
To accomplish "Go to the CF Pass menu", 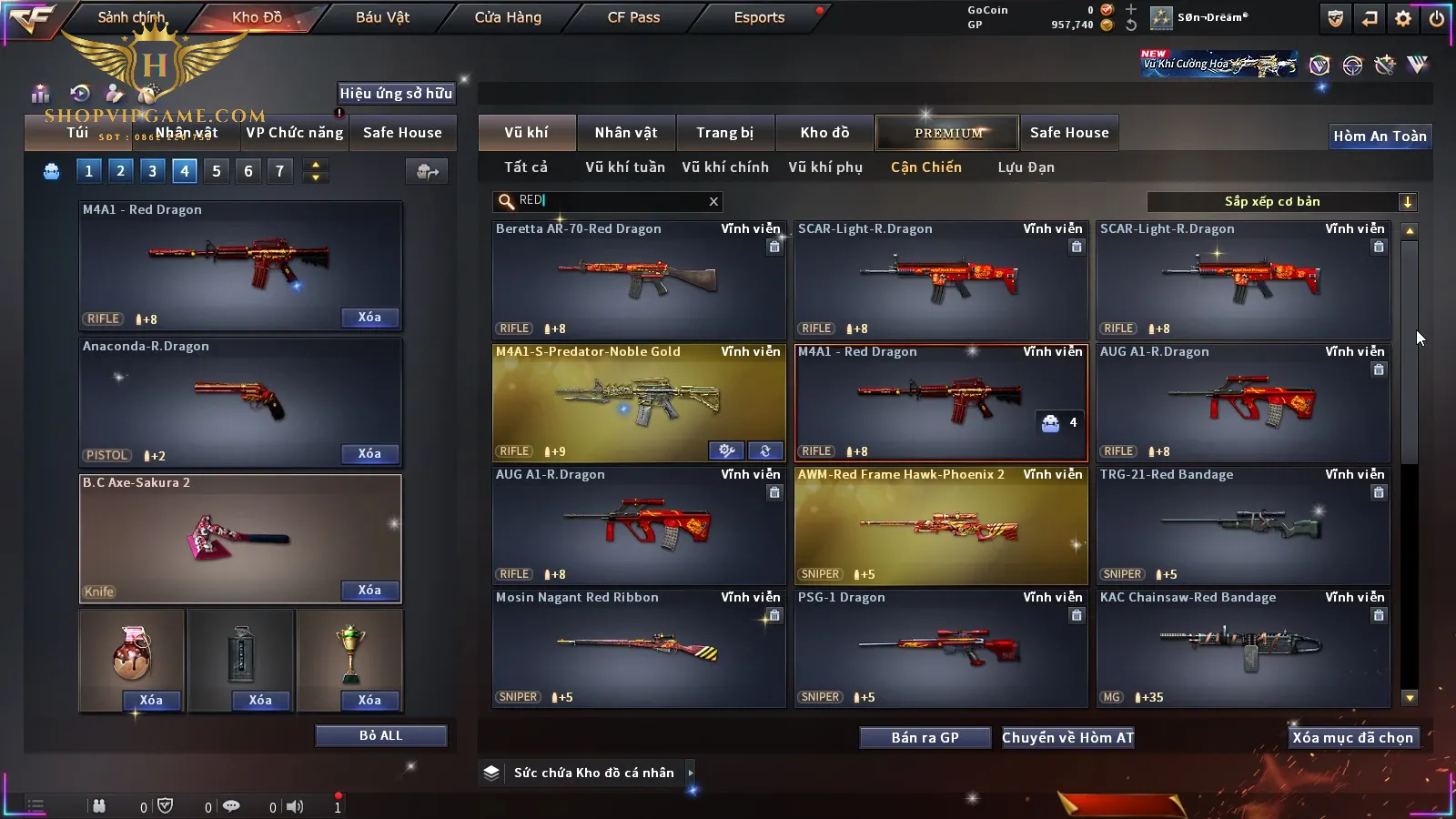I will (633, 17).
